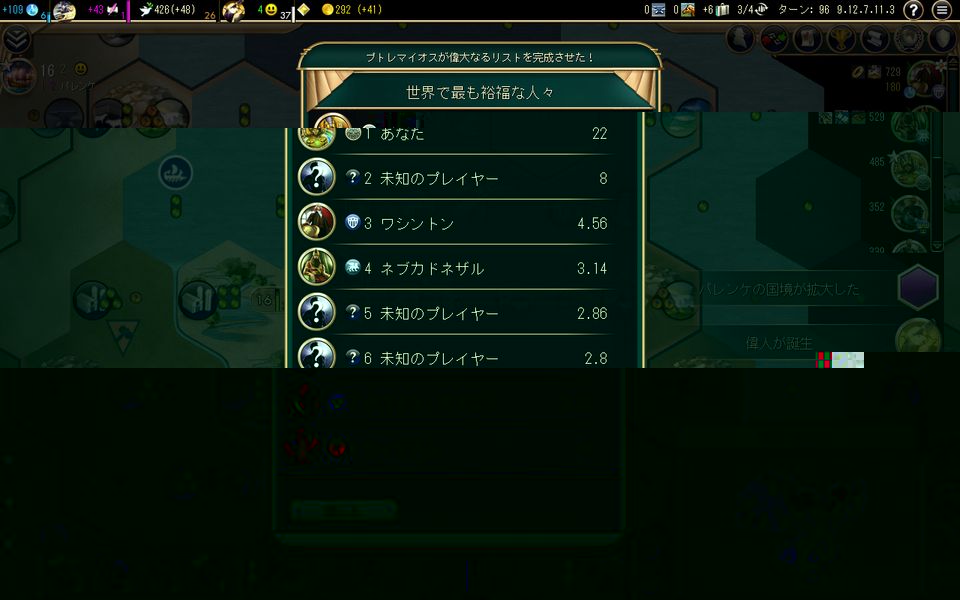Open the happiness smiley face status
This screenshot has width=960, height=600.
tap(267, 10)
